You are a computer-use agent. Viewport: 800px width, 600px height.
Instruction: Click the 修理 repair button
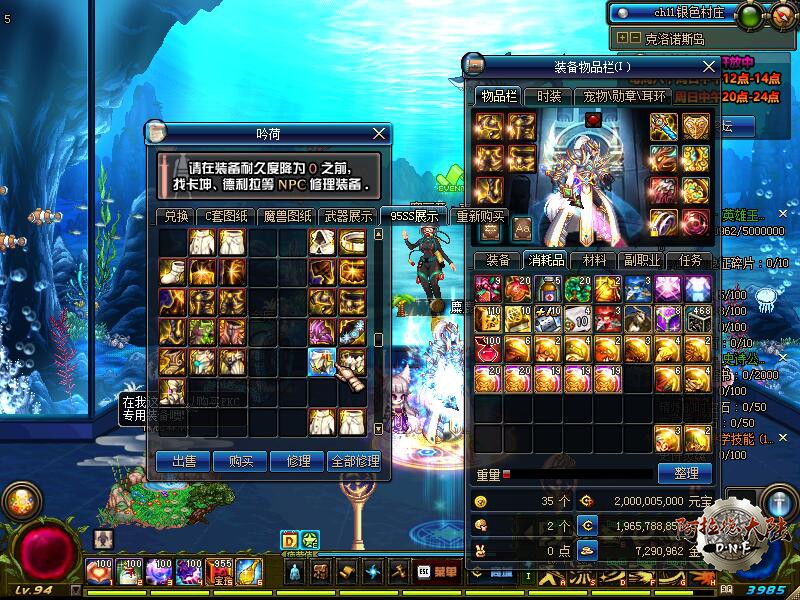tap(297, 461)
